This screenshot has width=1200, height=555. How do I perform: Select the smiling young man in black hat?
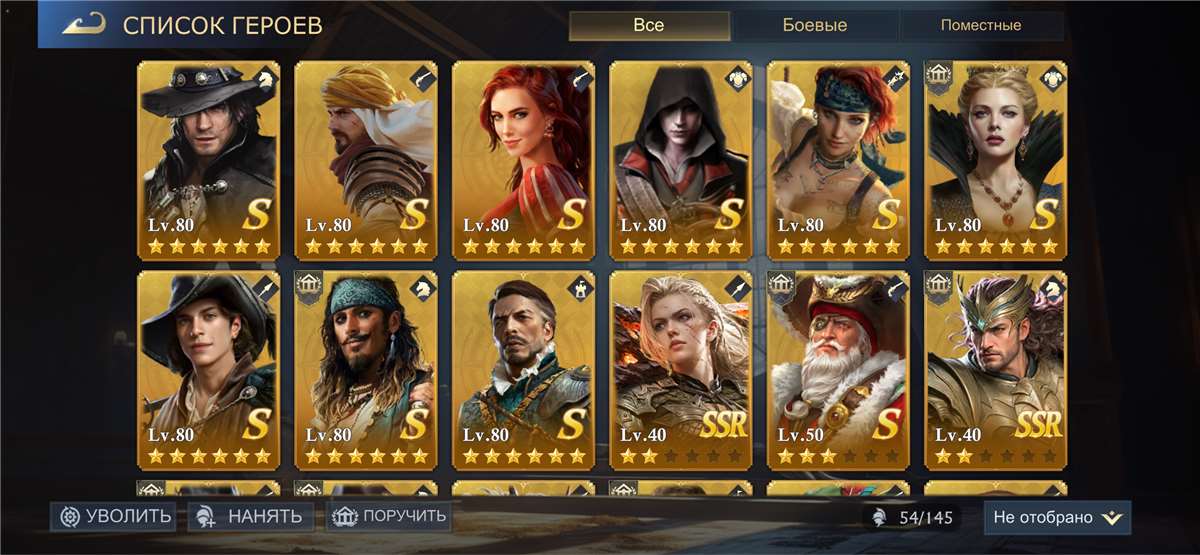pyautogui.click(x=208, y=370)
